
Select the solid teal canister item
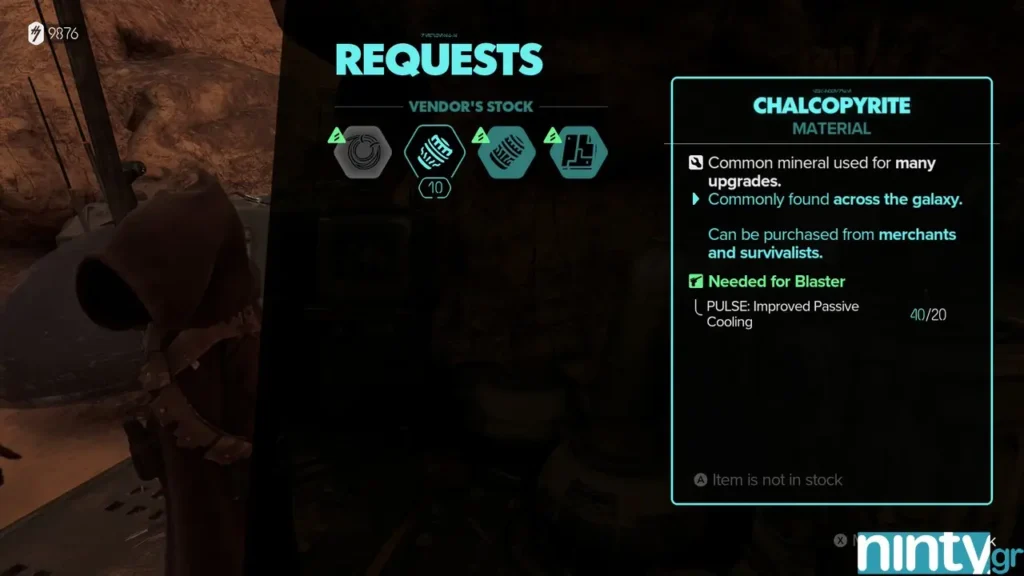tap(507, 153)
